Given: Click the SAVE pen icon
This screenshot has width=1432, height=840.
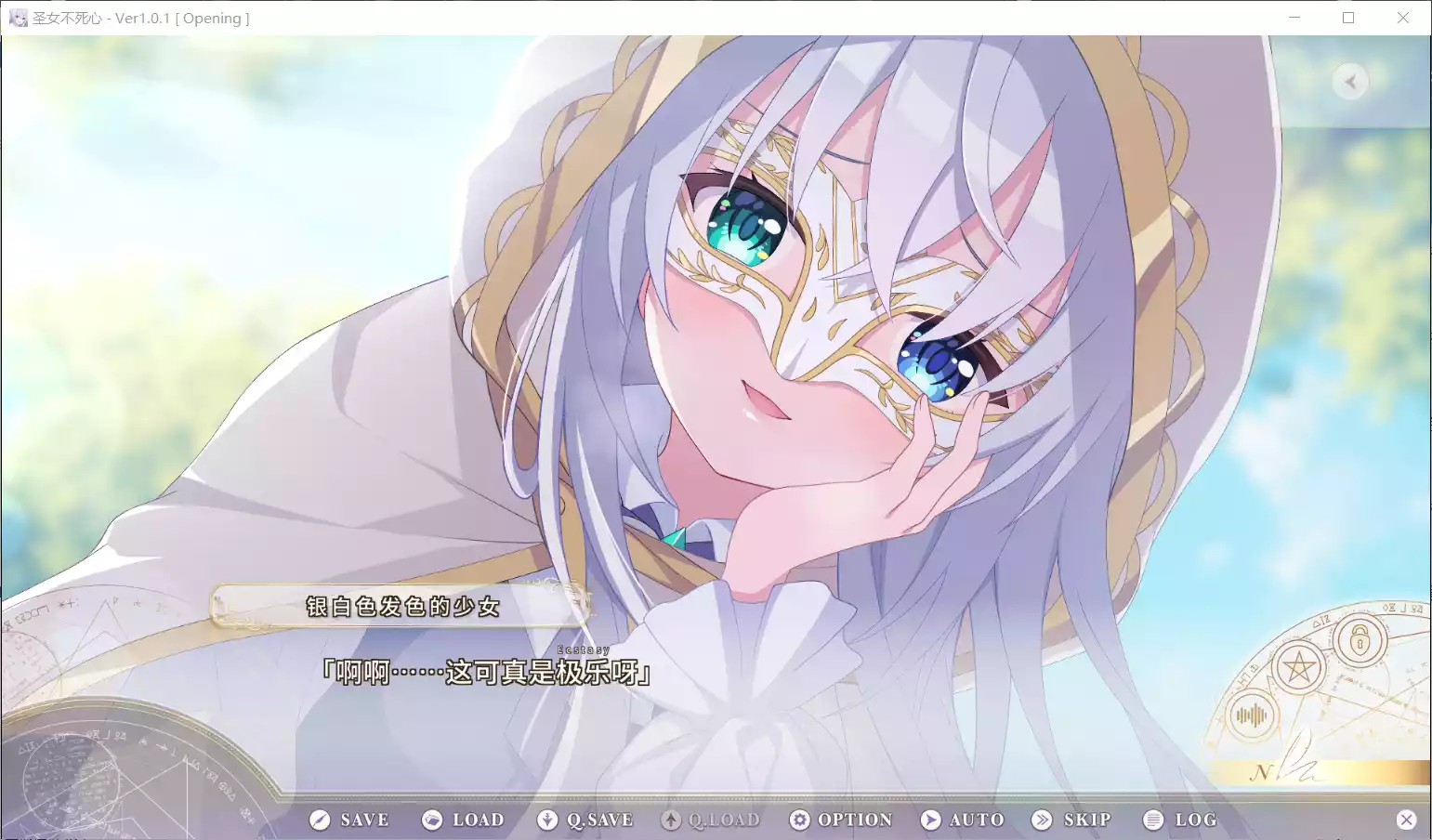Looking at the screenshot, I should 320,820.
